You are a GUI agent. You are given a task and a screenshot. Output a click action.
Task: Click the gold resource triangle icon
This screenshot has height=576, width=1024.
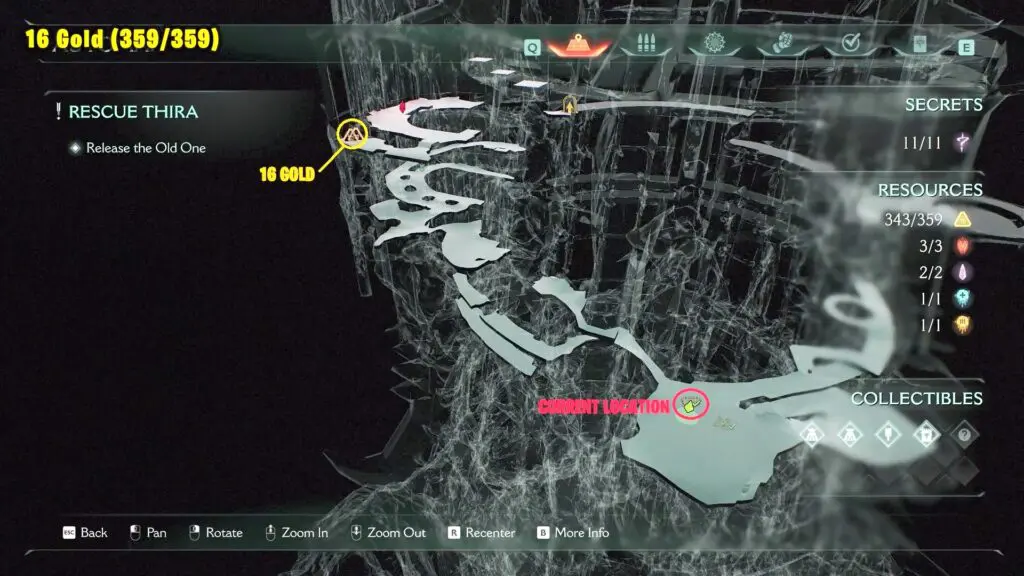coord(964,219)
